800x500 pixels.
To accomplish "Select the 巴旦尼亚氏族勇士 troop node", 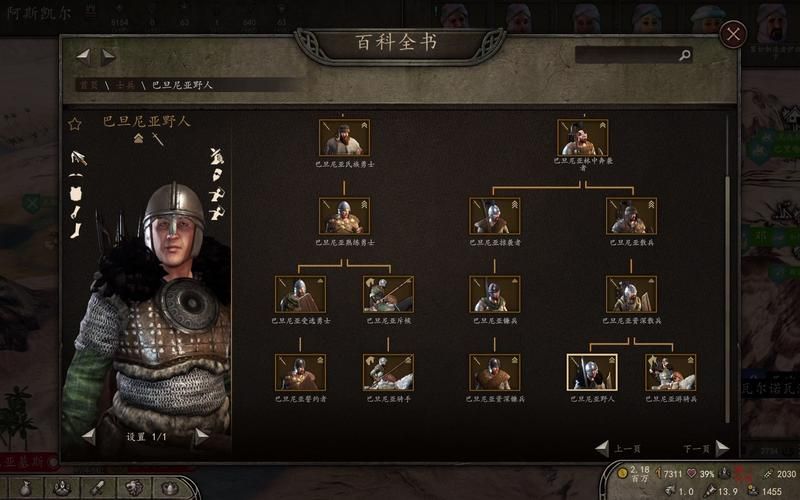I will click(x=344, y=138).
